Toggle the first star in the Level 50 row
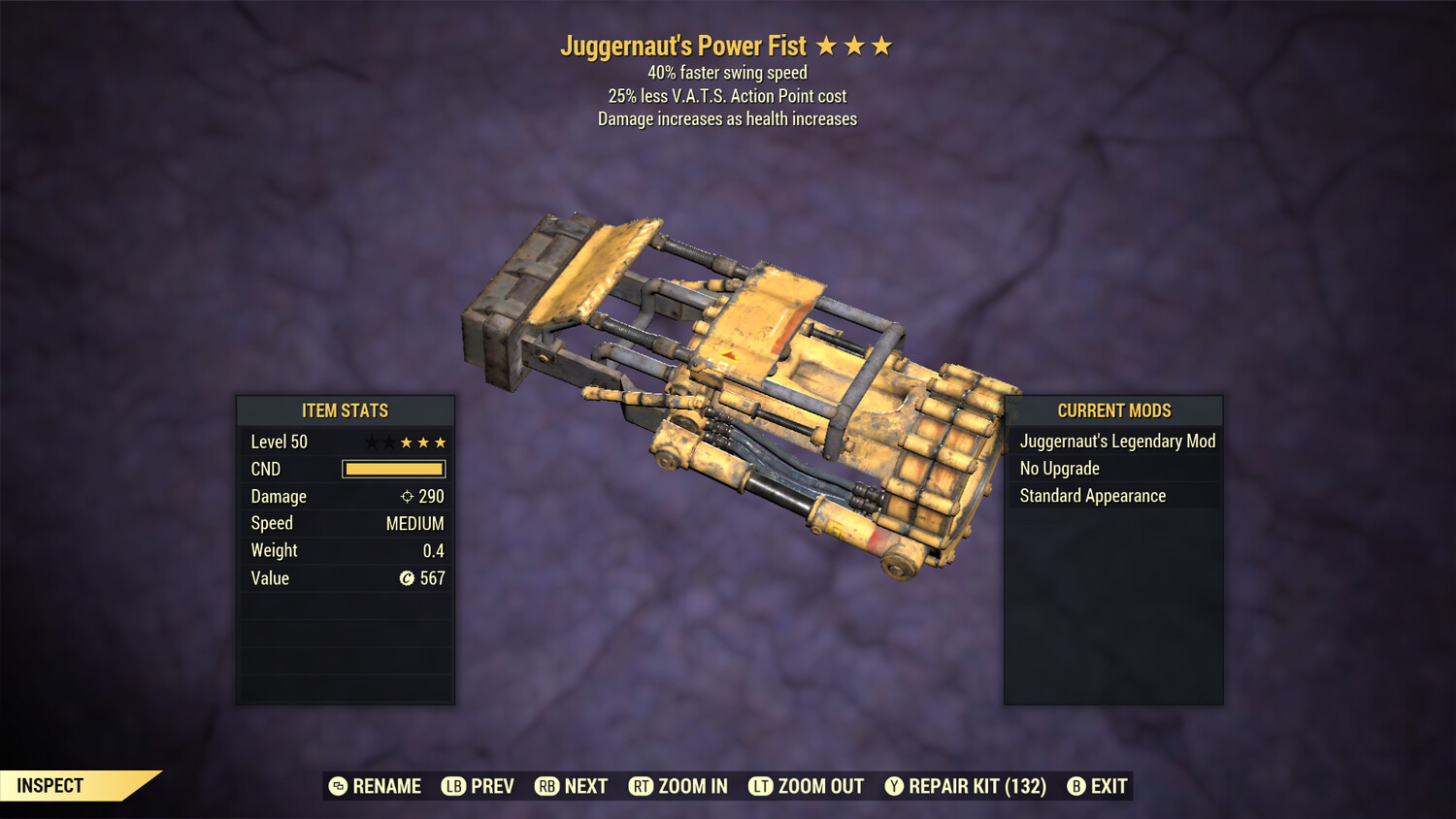 [x=372, y=442]
